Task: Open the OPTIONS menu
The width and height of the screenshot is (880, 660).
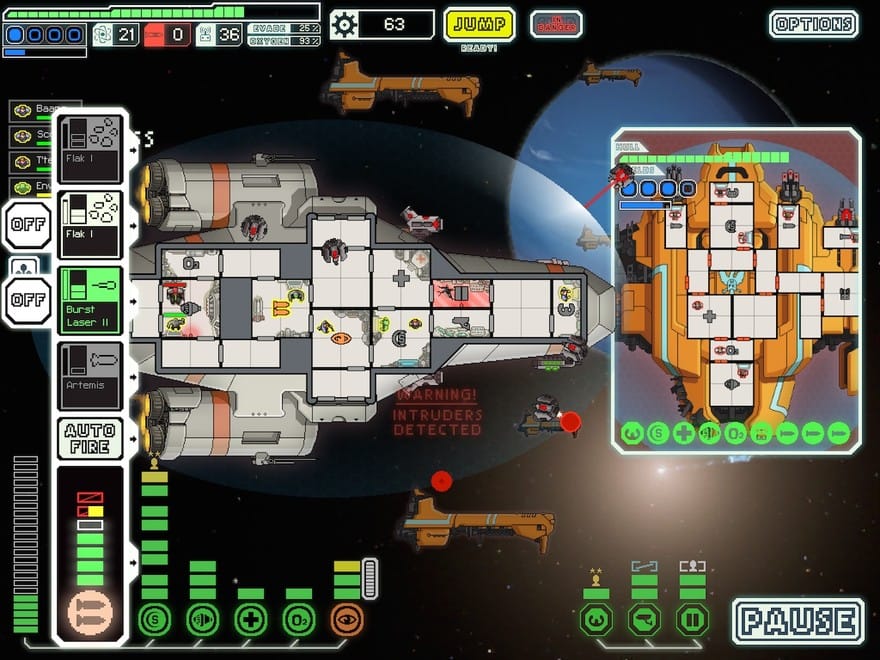Action: 813,24
